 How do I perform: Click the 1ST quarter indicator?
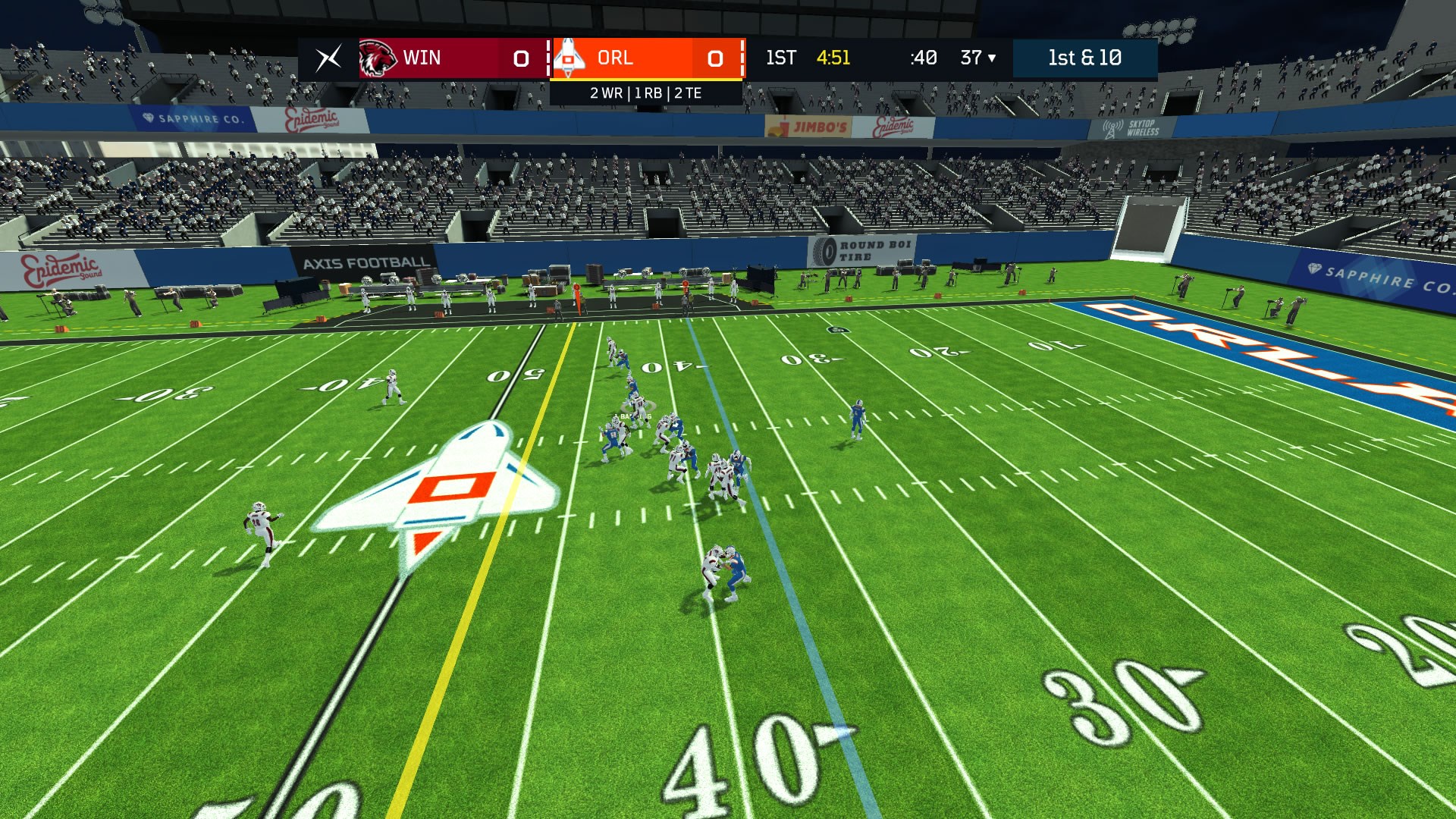[x=780, y=58]
